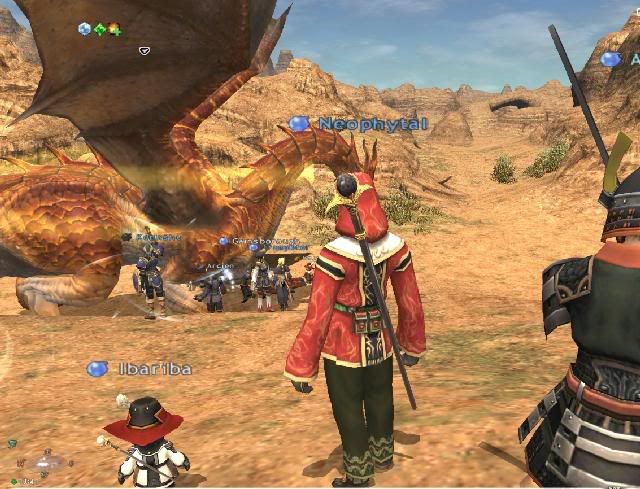The height and width of the screenshot is (489, 640).
Task: Click the green diamond status icon
Action: [100, 29]
